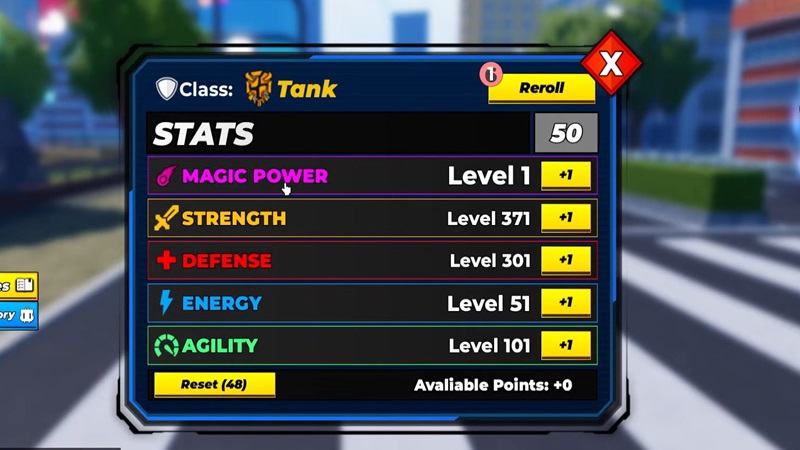Reset stat points using Reset (48) button

click(214, 384)
